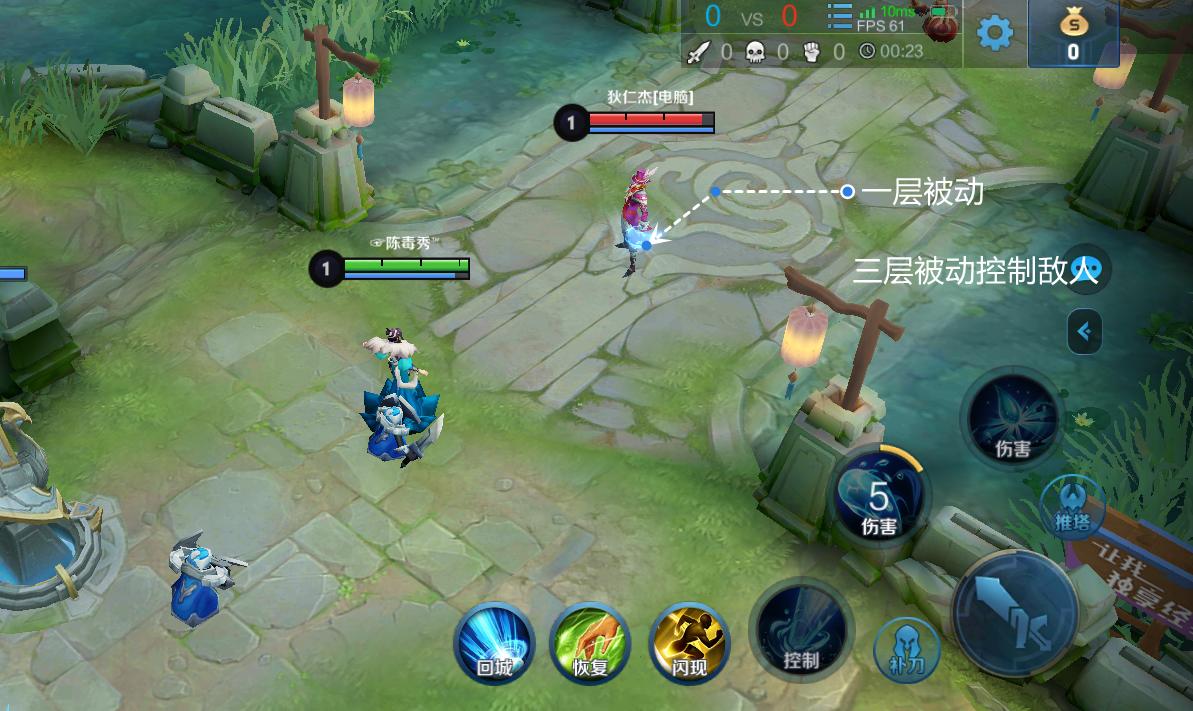Activate the 回城 recall spell
This screenshot has height=711, width=1193.
click(494, 643)
